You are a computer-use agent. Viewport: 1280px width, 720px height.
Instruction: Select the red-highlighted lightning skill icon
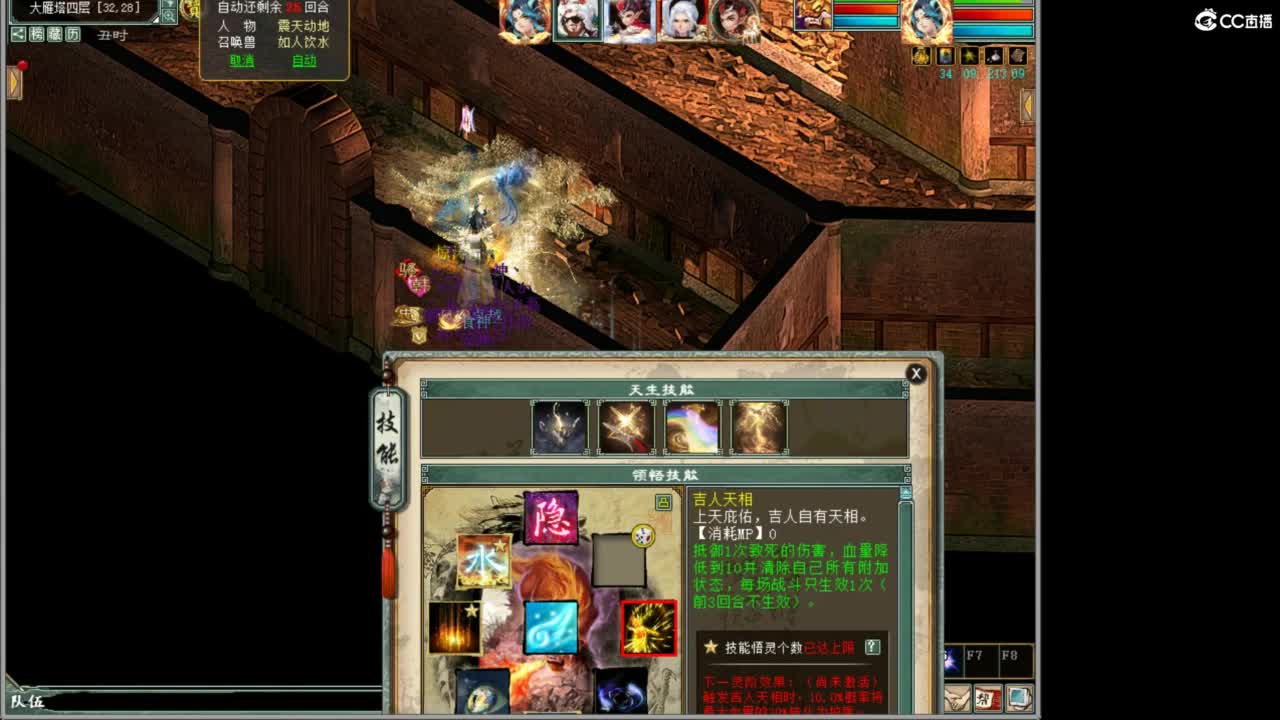tap(650, 627)
